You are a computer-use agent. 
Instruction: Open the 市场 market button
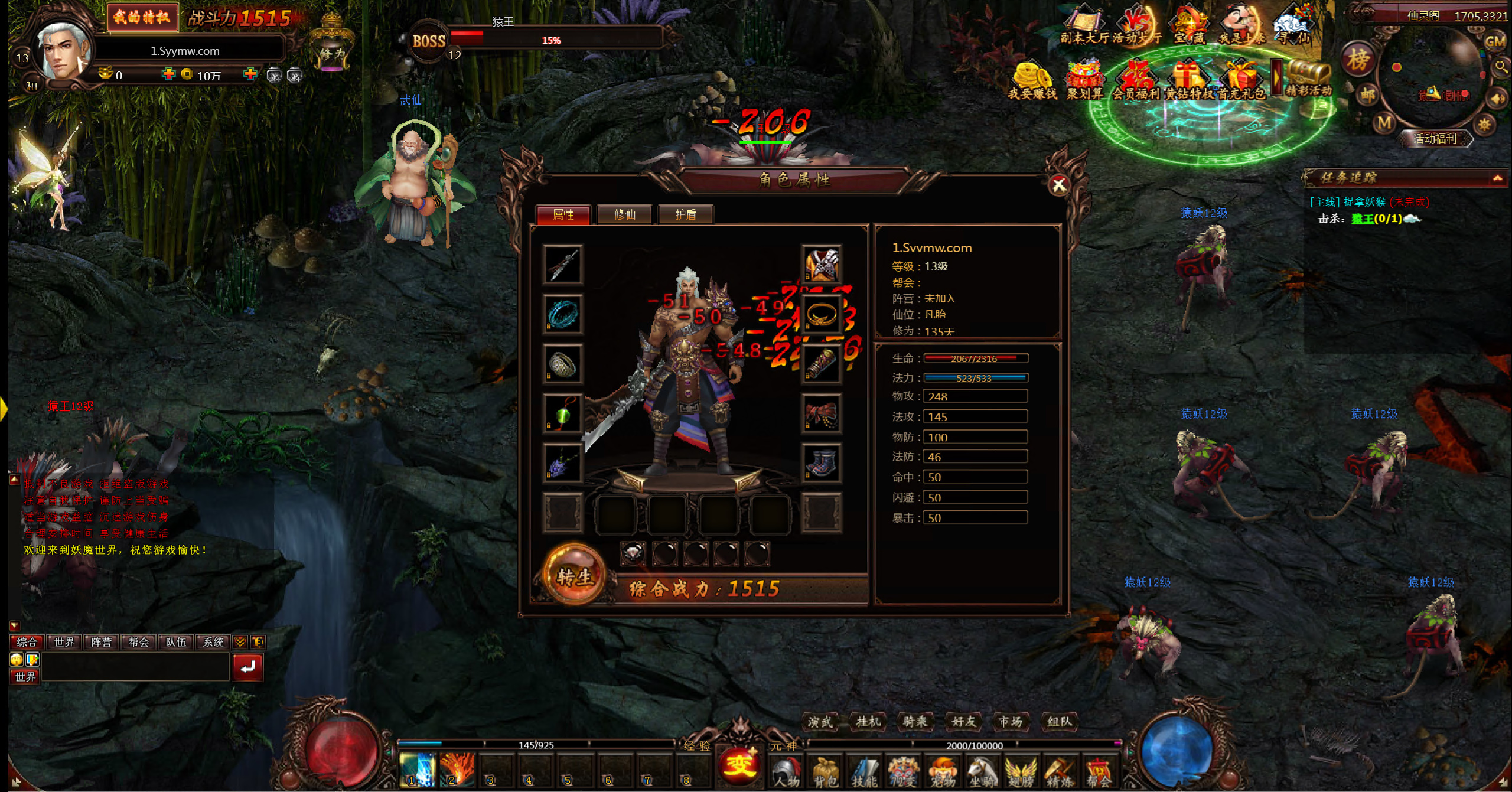(1010, 721)
